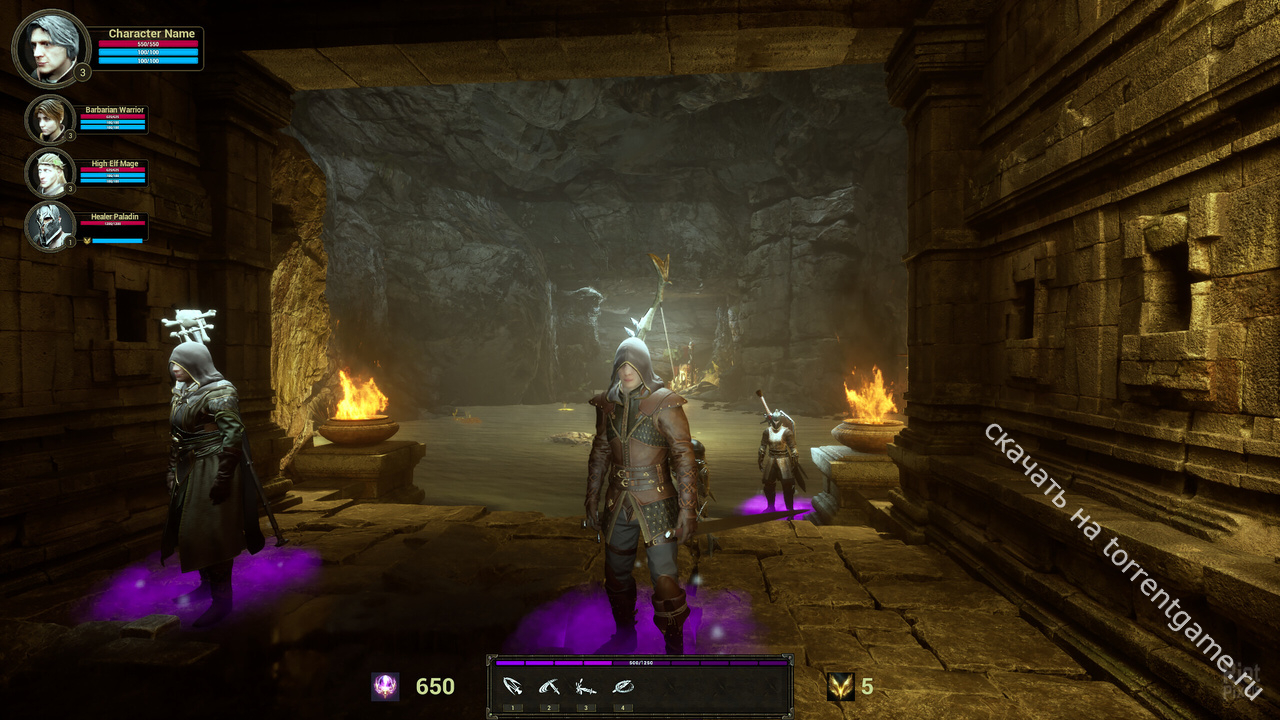Use the pickaxe-shaped skill in slot 2
The width and height of the screenshot is (1280, 720).
[x=549, y=687]
